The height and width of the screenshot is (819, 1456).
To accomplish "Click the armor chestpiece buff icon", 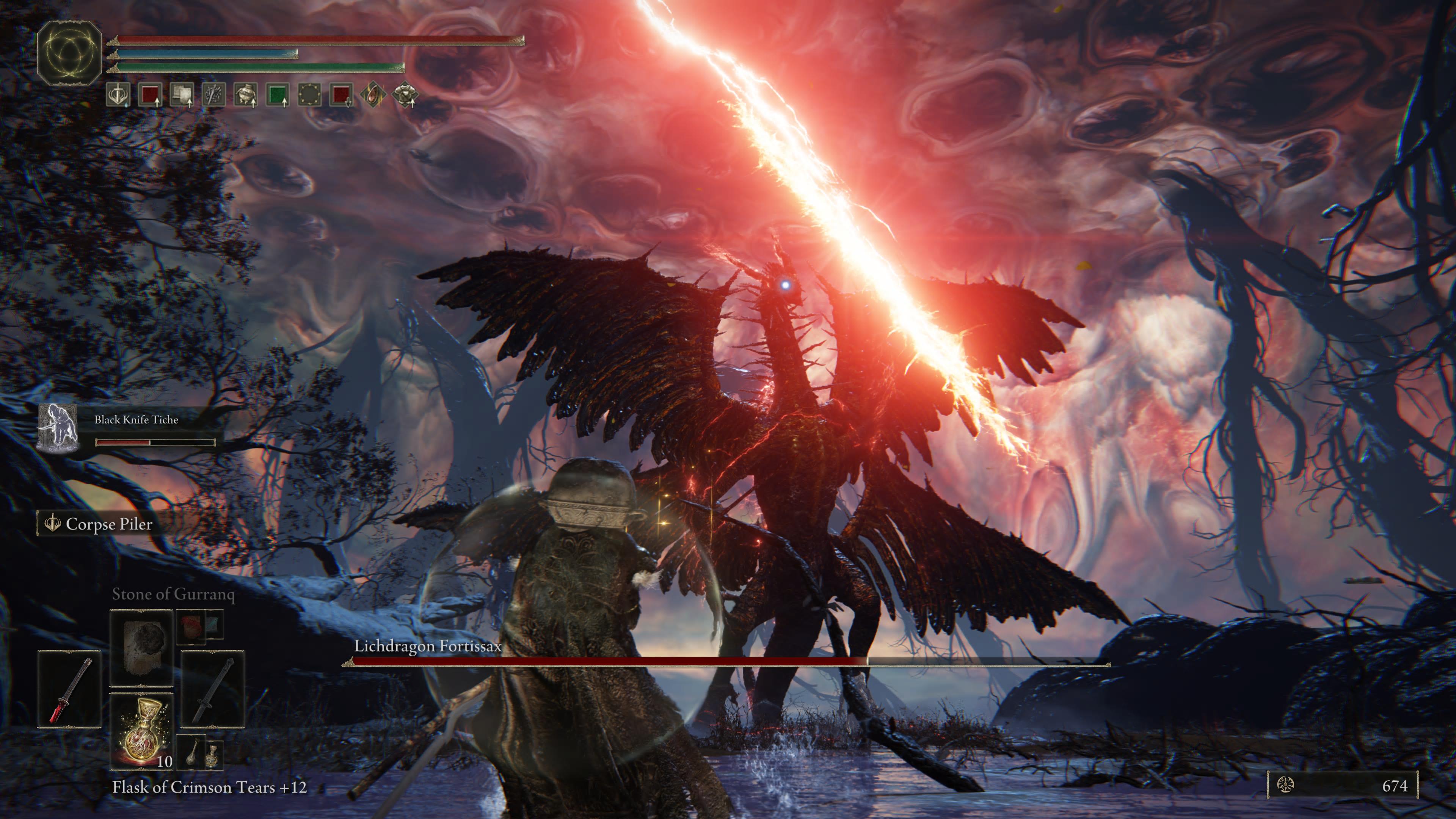I will [405, 95].
